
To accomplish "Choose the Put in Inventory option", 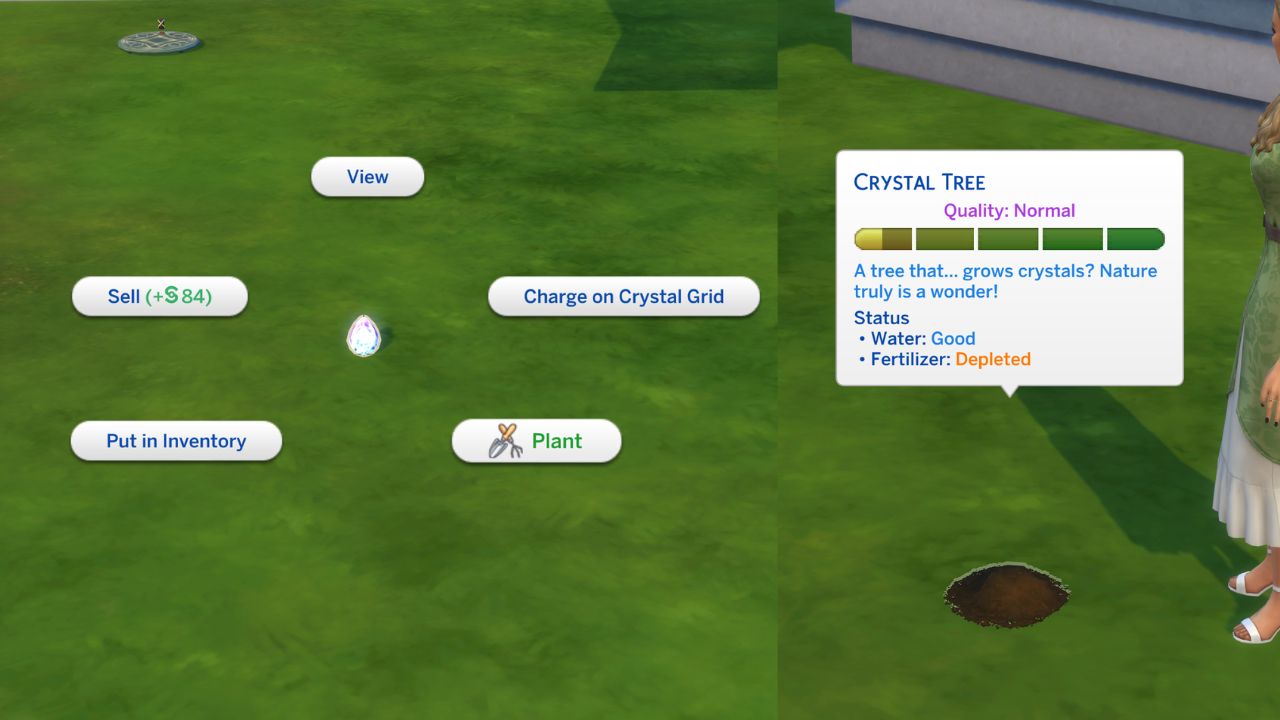I will pos(176,440).
